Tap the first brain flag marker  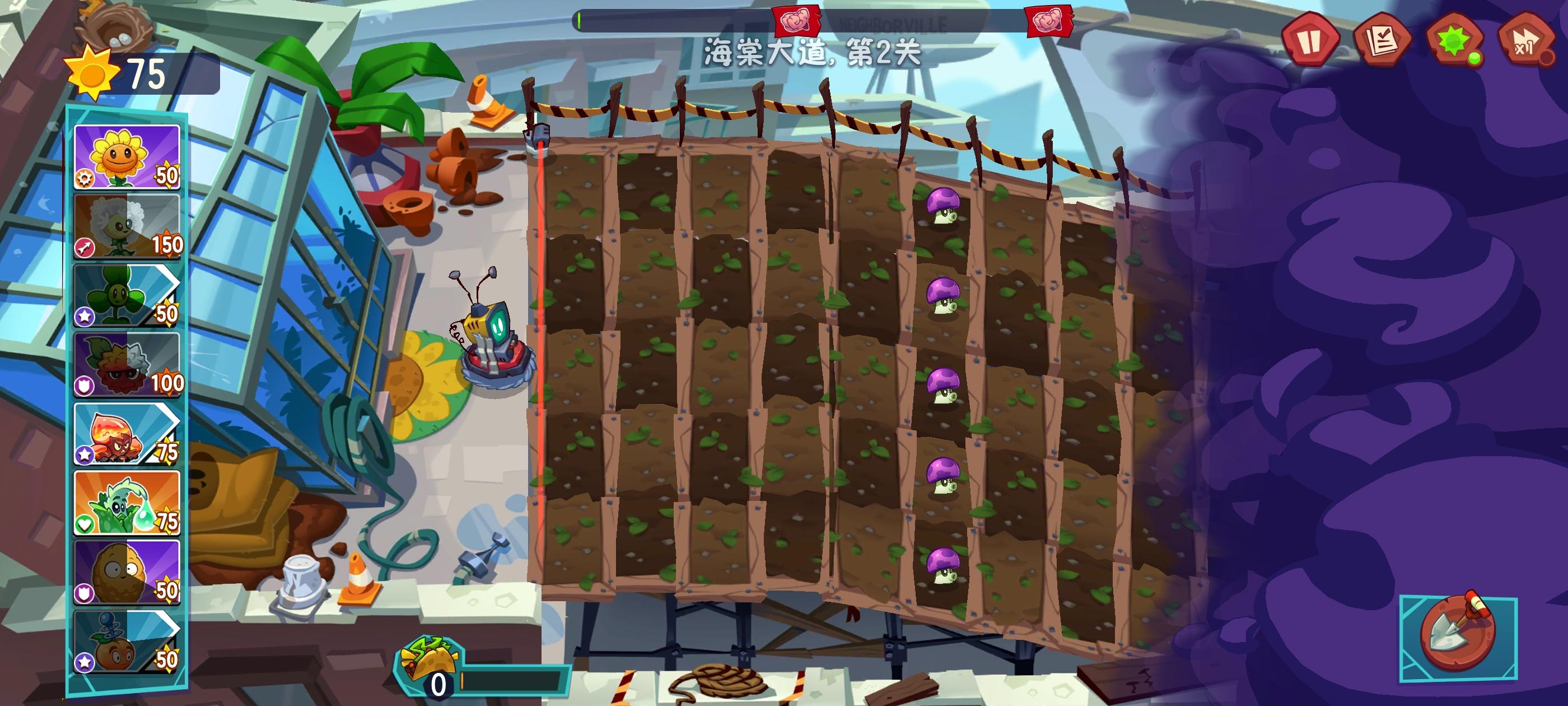tap(797, 20)
